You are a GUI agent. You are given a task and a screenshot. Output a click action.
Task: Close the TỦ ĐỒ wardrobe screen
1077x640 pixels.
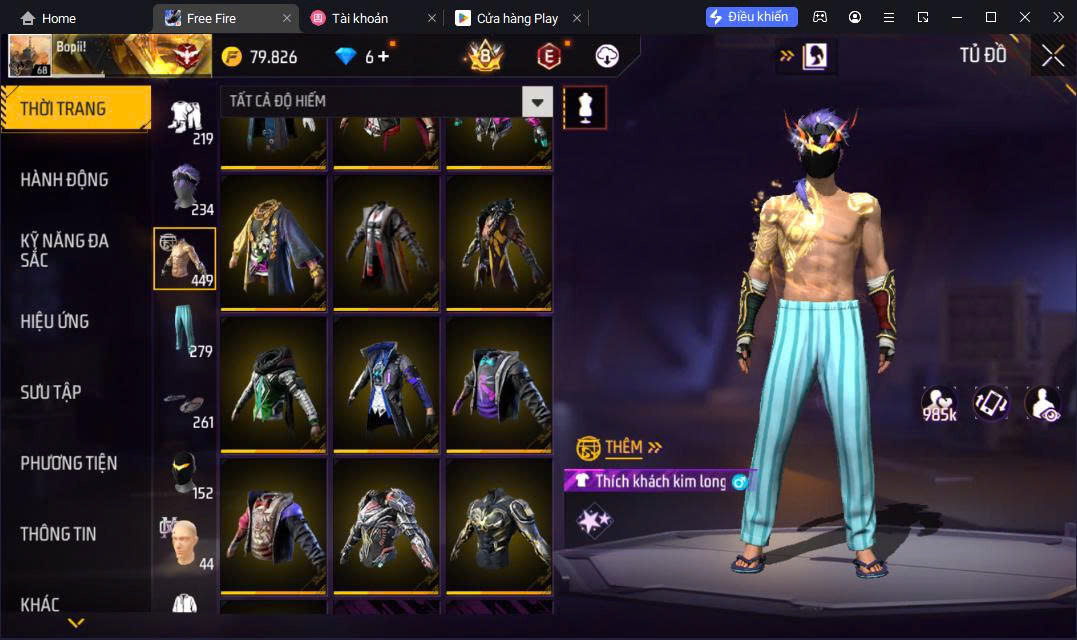[x=1052, y=56]
